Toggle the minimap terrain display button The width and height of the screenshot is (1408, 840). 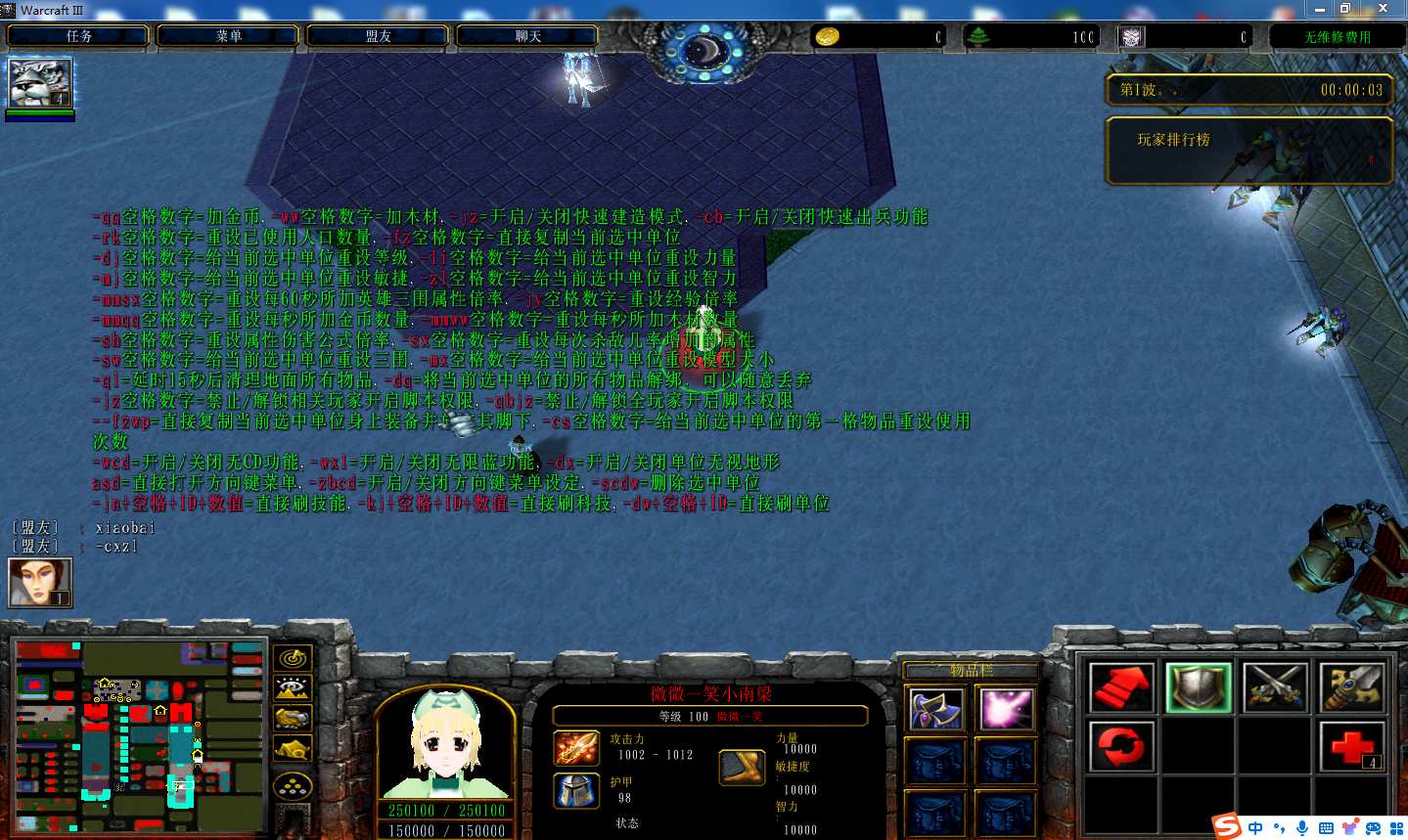click(293, 688)
